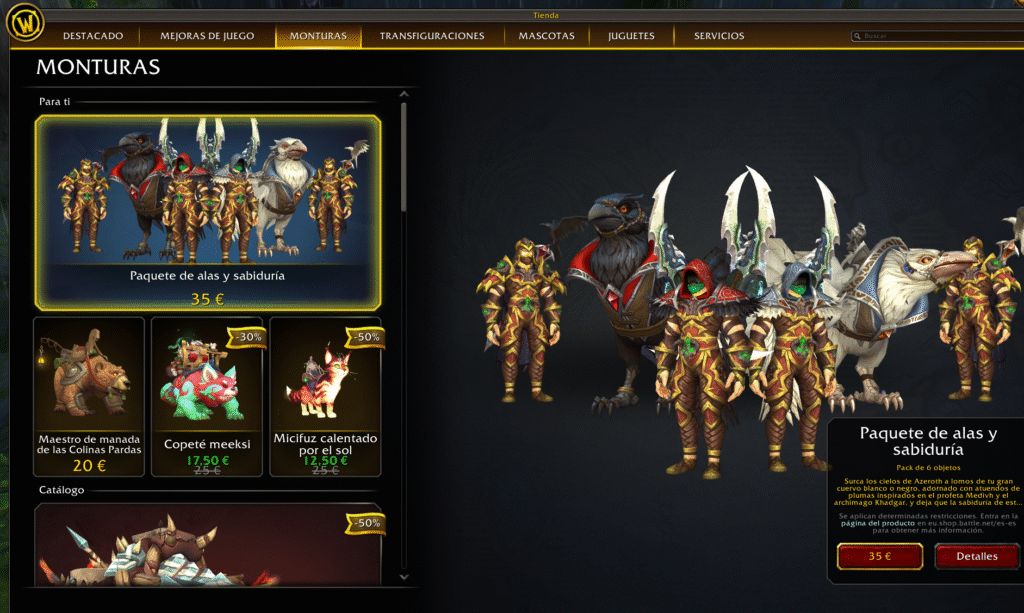1024x613 pixels.
Task: Click the scroll-down arrow of the mount list
Action: coord(404,577)
